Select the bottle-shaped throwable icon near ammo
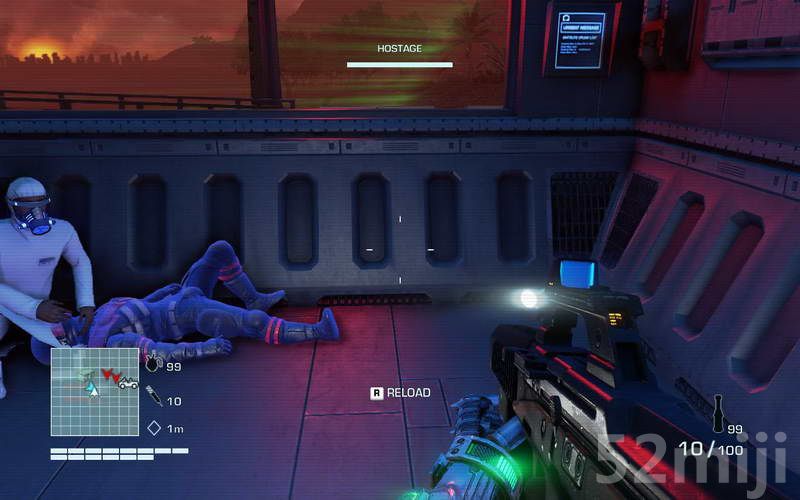The height and width of the screenshot is (500, 800). 716,414
